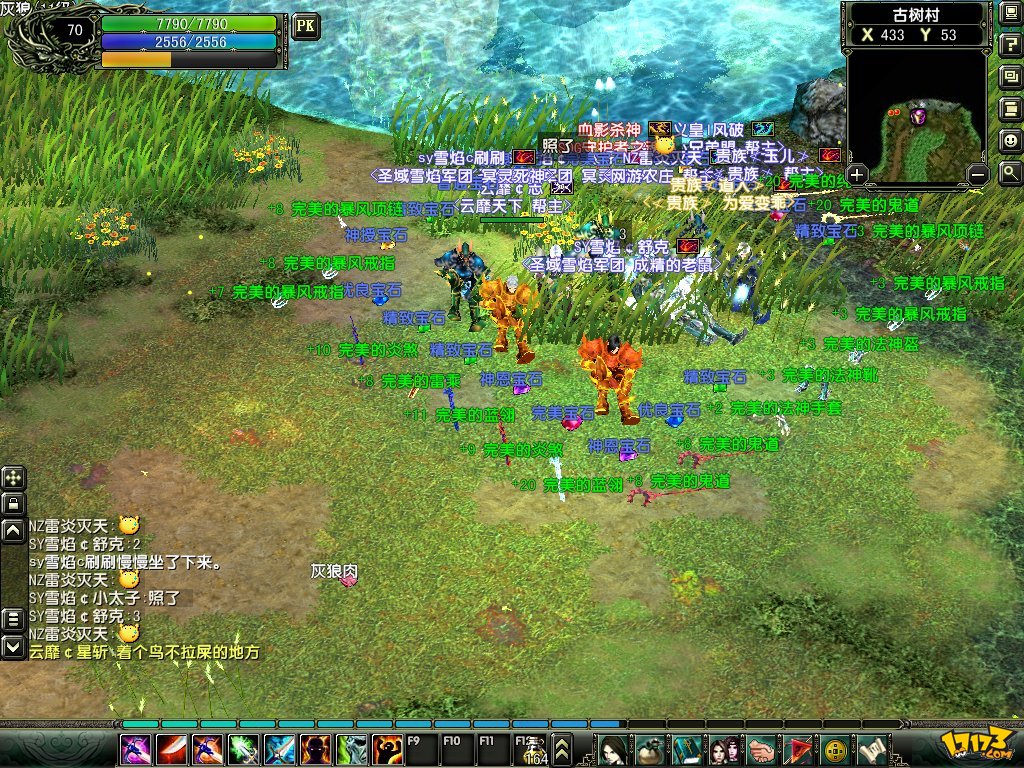Activate the fiery orange figure skill

[x=387, y=748]
